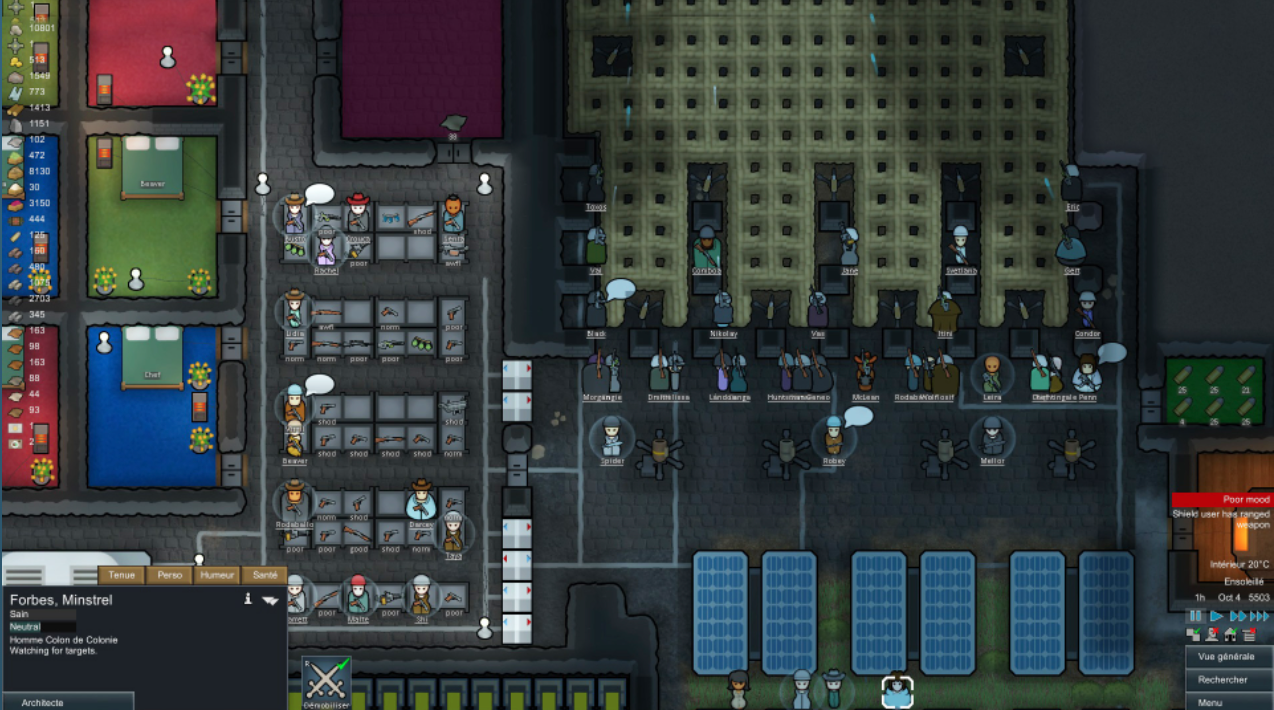
Task: Open the Vue générale menu
Action: [1229, 656]
